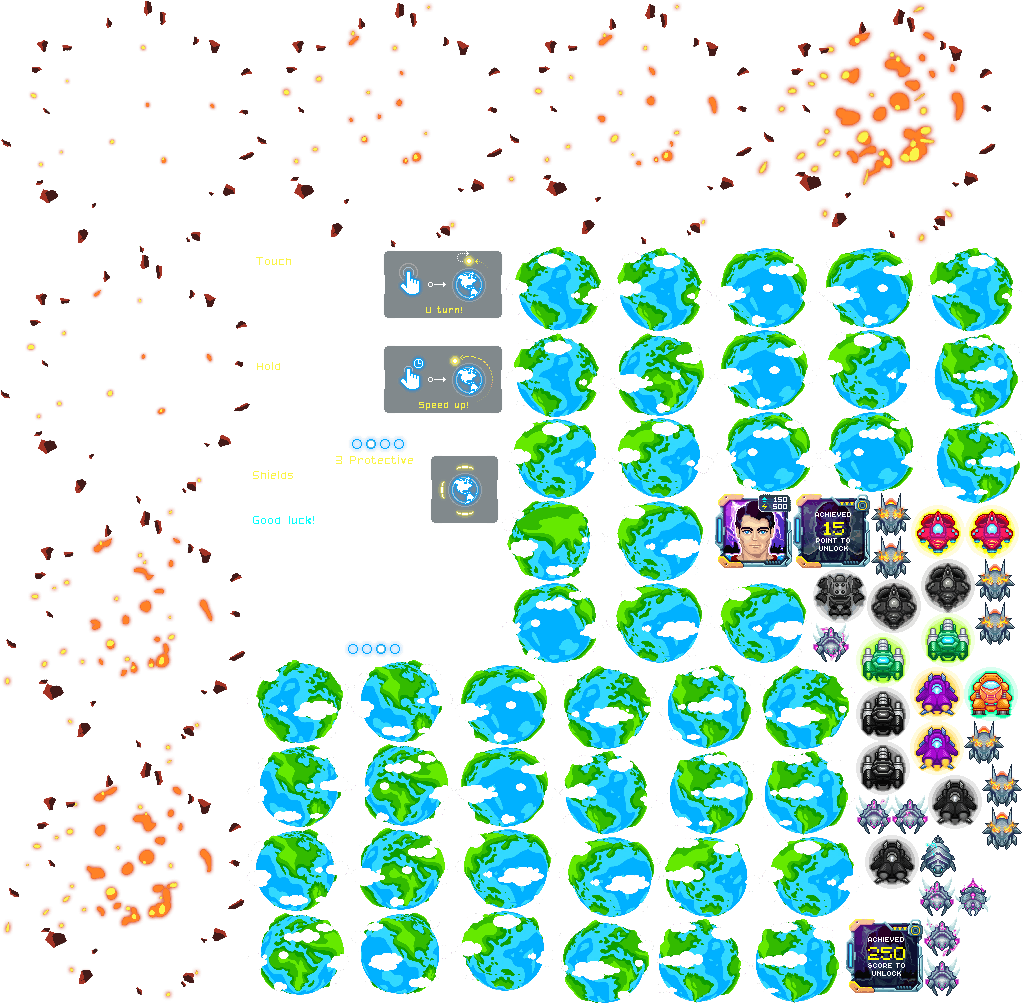This screenshot has height=1004, width=1024.
Task: Select the pilot portrait card
Action: (755, 531)
